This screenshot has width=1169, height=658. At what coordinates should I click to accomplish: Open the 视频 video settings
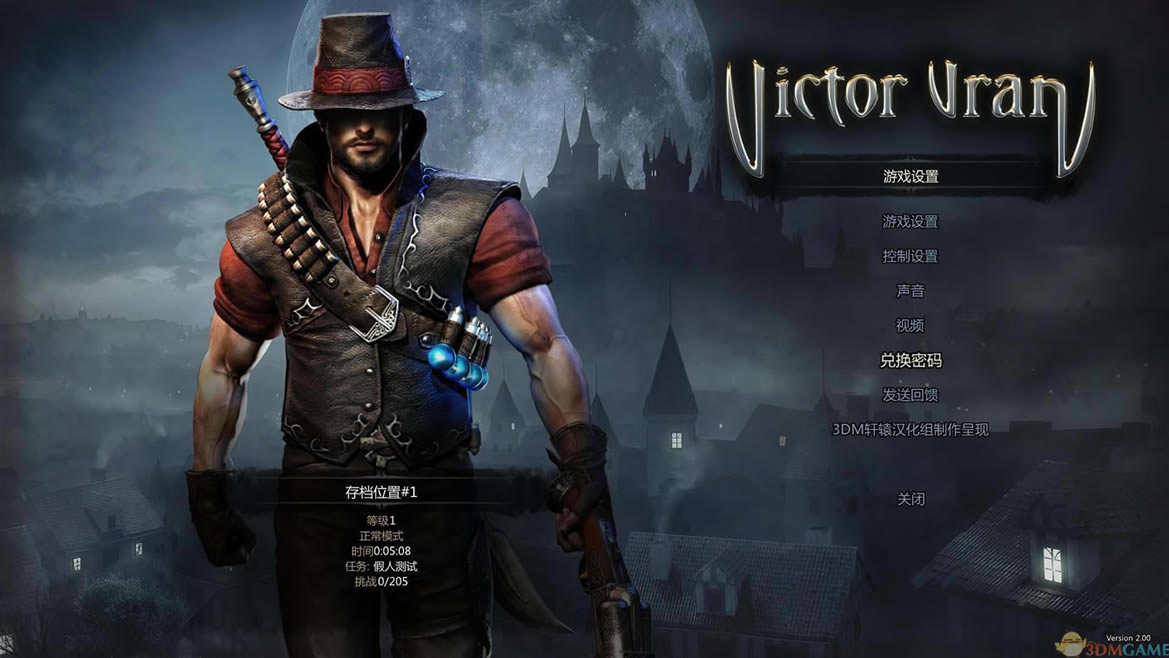910,326
